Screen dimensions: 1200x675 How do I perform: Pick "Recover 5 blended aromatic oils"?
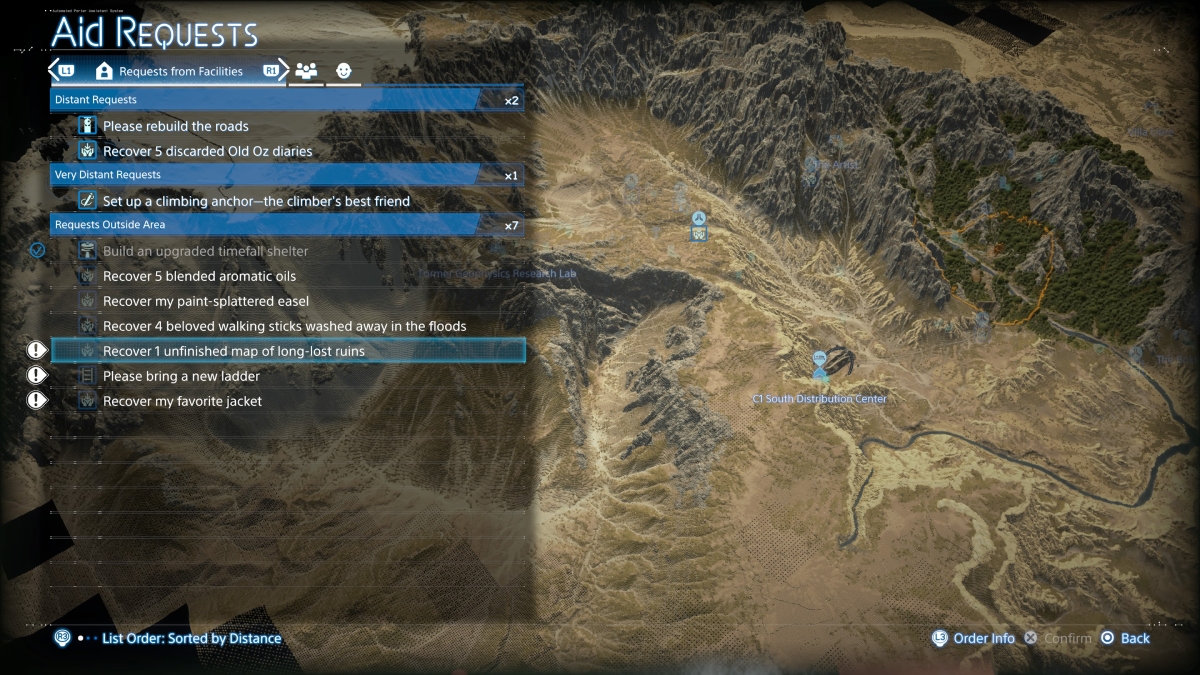click(x=199, y=276)
